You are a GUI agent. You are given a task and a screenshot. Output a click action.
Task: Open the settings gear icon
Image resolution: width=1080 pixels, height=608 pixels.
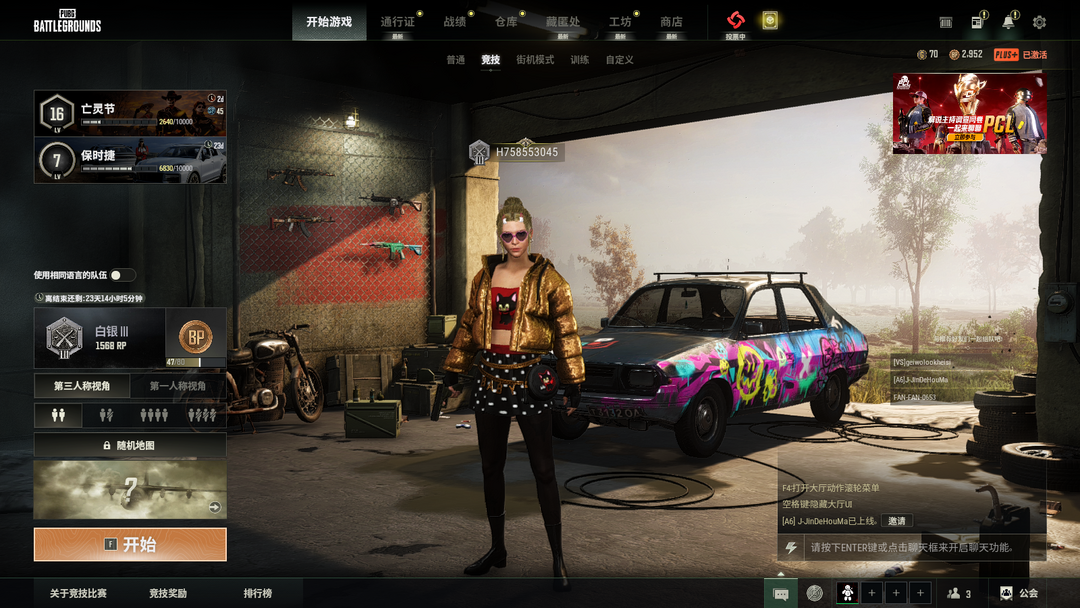pos(1039,22)
